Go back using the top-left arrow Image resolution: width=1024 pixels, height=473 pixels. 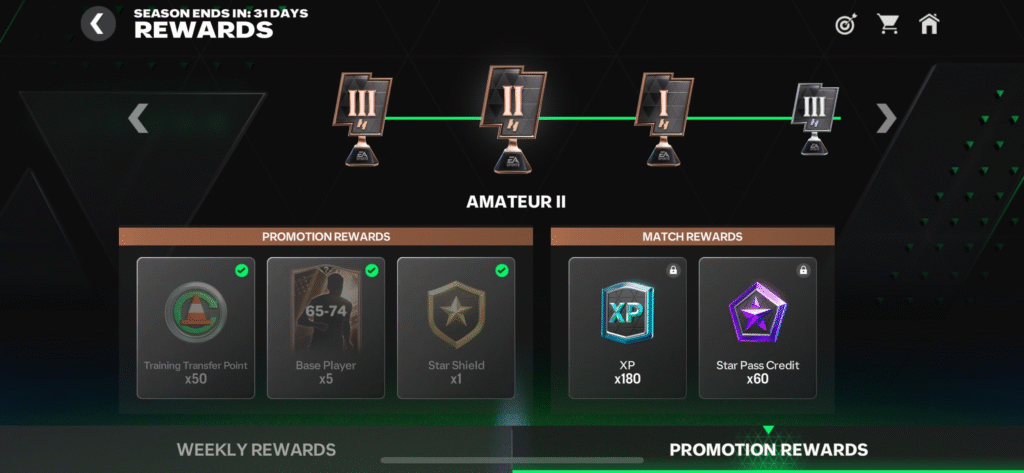[x=97, y=23]
